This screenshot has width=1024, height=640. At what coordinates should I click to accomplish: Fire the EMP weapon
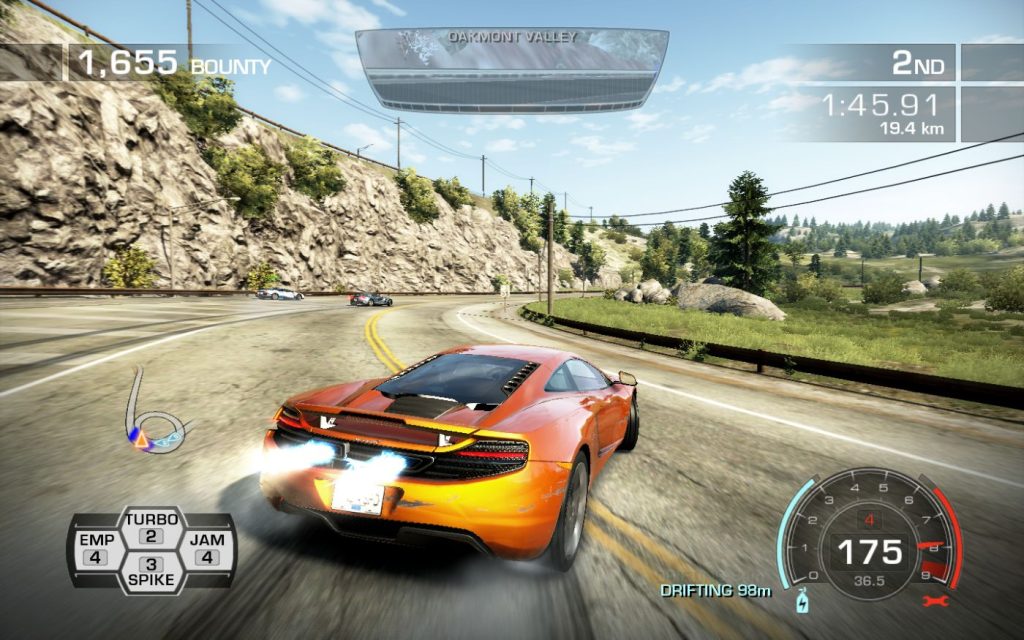click(x=96, y=549)
